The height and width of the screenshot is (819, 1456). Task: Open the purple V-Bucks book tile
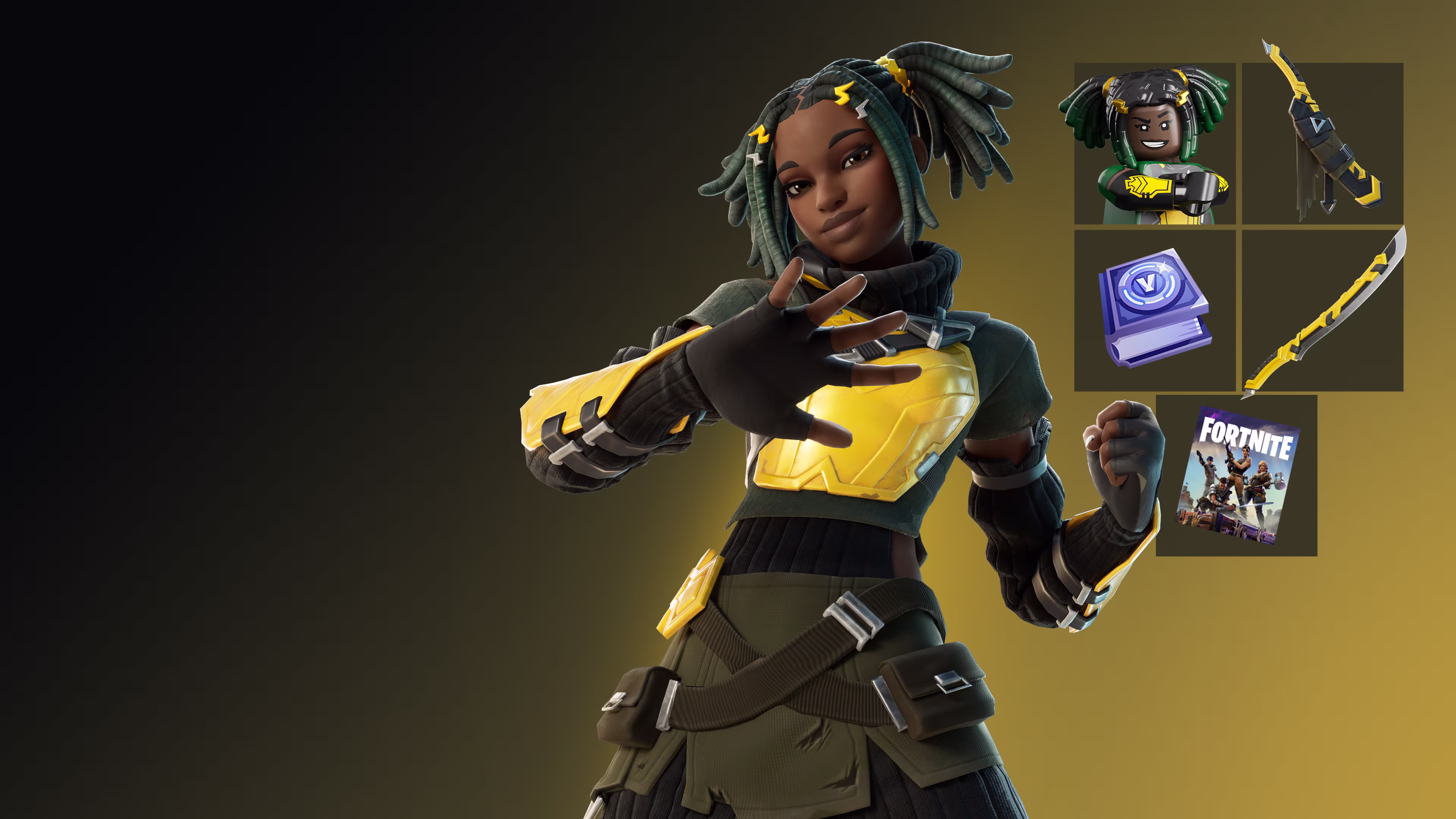(x=1154, y=310)
